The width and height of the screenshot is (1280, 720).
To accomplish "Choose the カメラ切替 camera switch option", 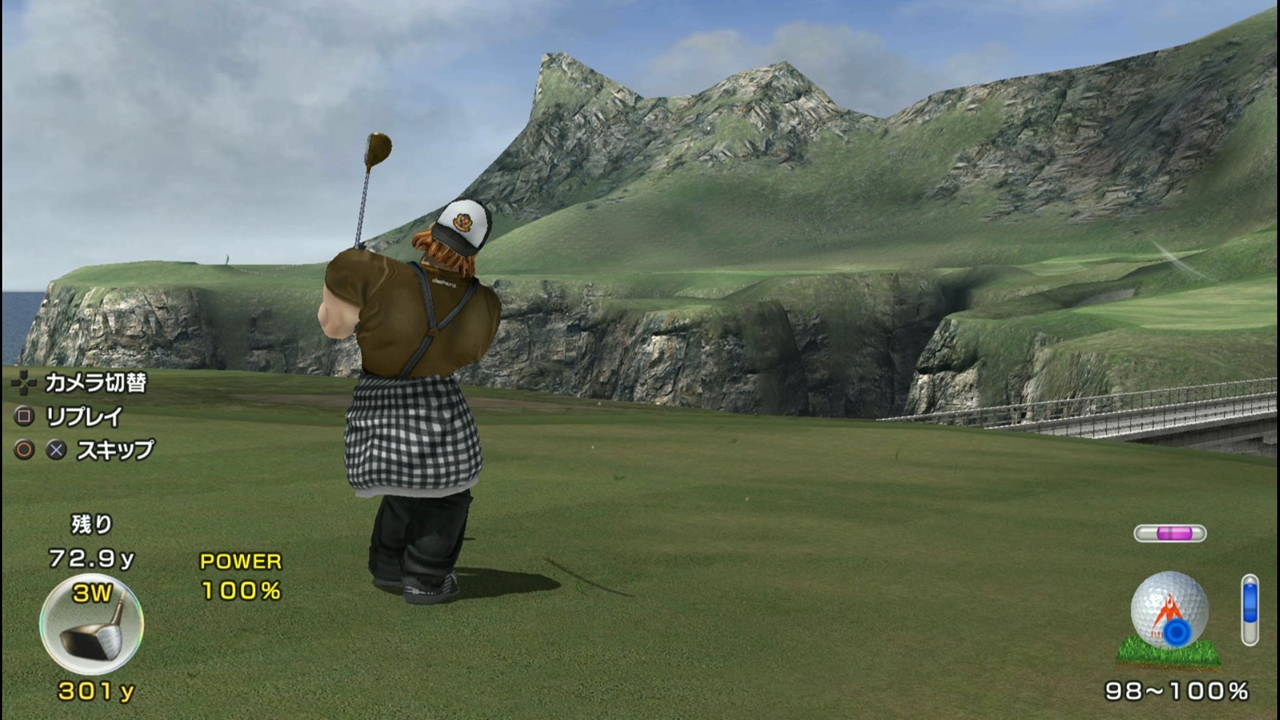I will pos(95,382).
